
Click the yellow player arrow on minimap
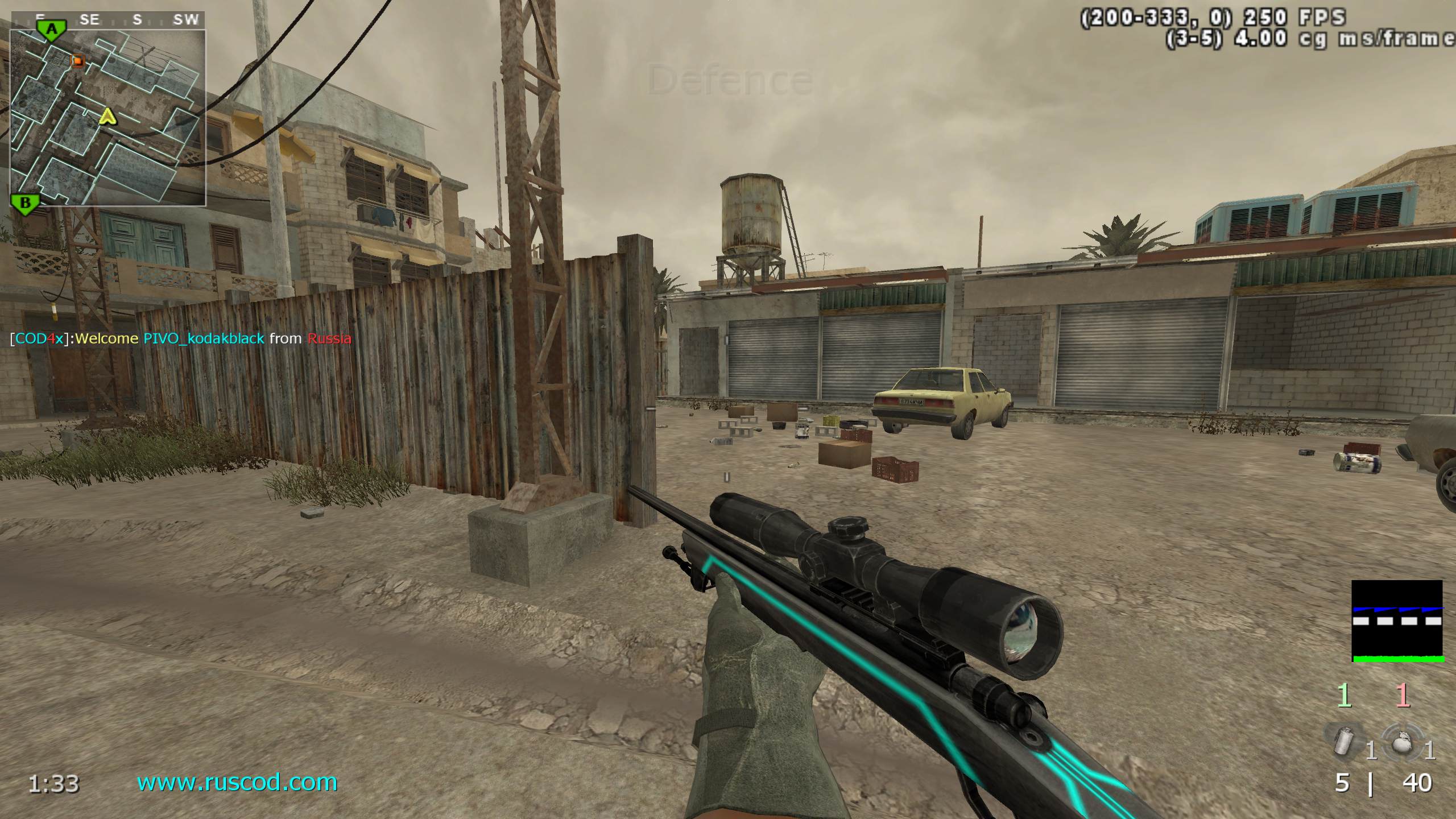107,117
